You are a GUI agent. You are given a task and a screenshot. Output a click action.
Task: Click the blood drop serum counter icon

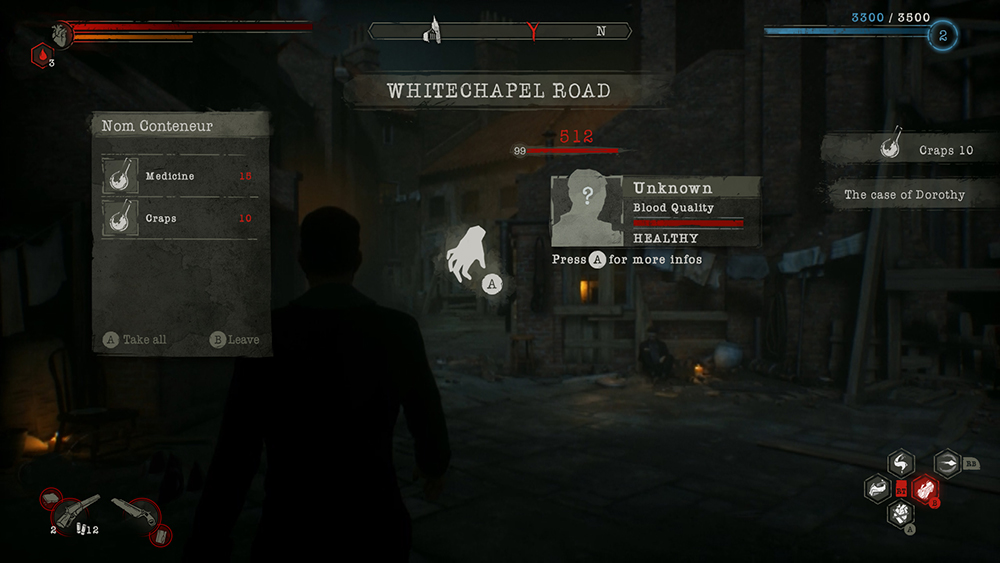point(38,57)
